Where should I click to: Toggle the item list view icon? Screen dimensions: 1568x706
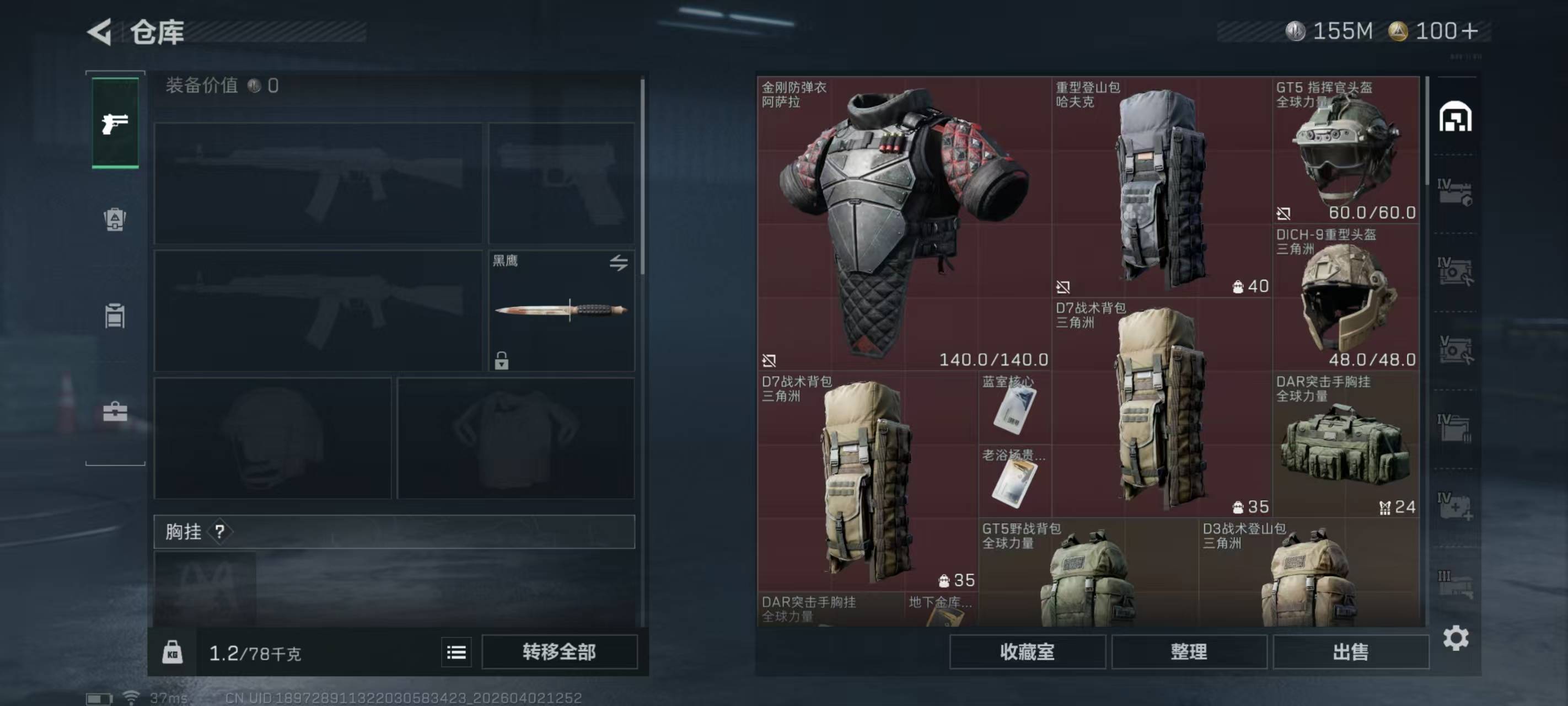[x=456, y=652]
